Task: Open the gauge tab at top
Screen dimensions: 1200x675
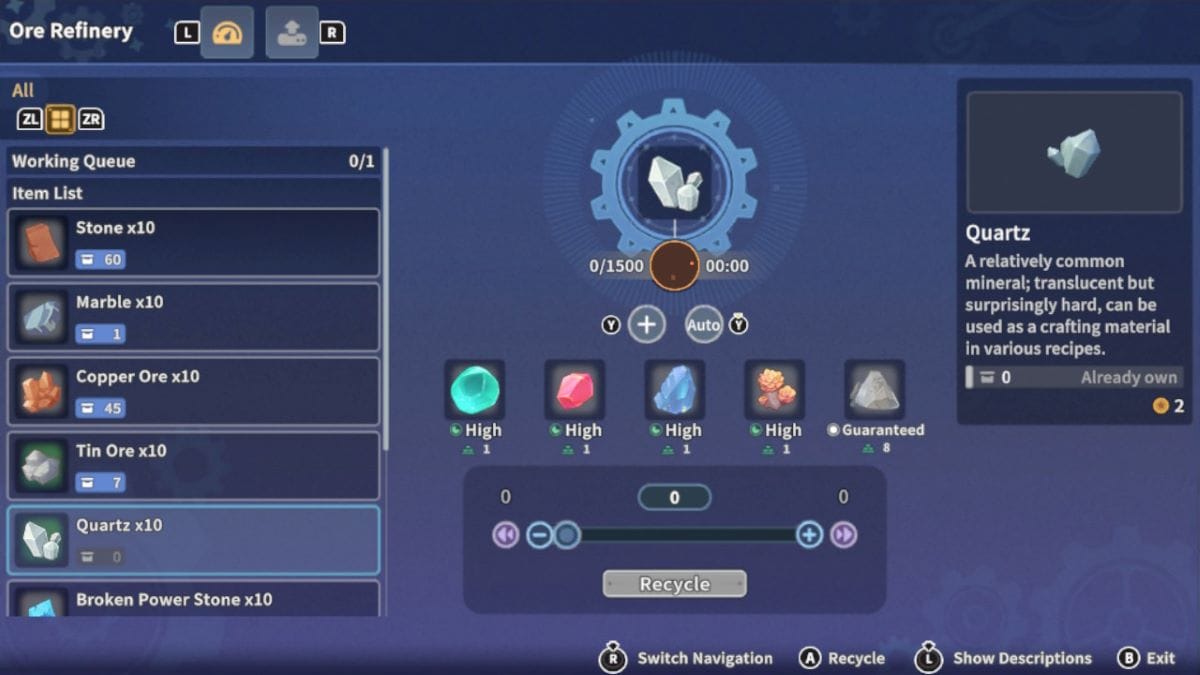Action: point(227,33)
